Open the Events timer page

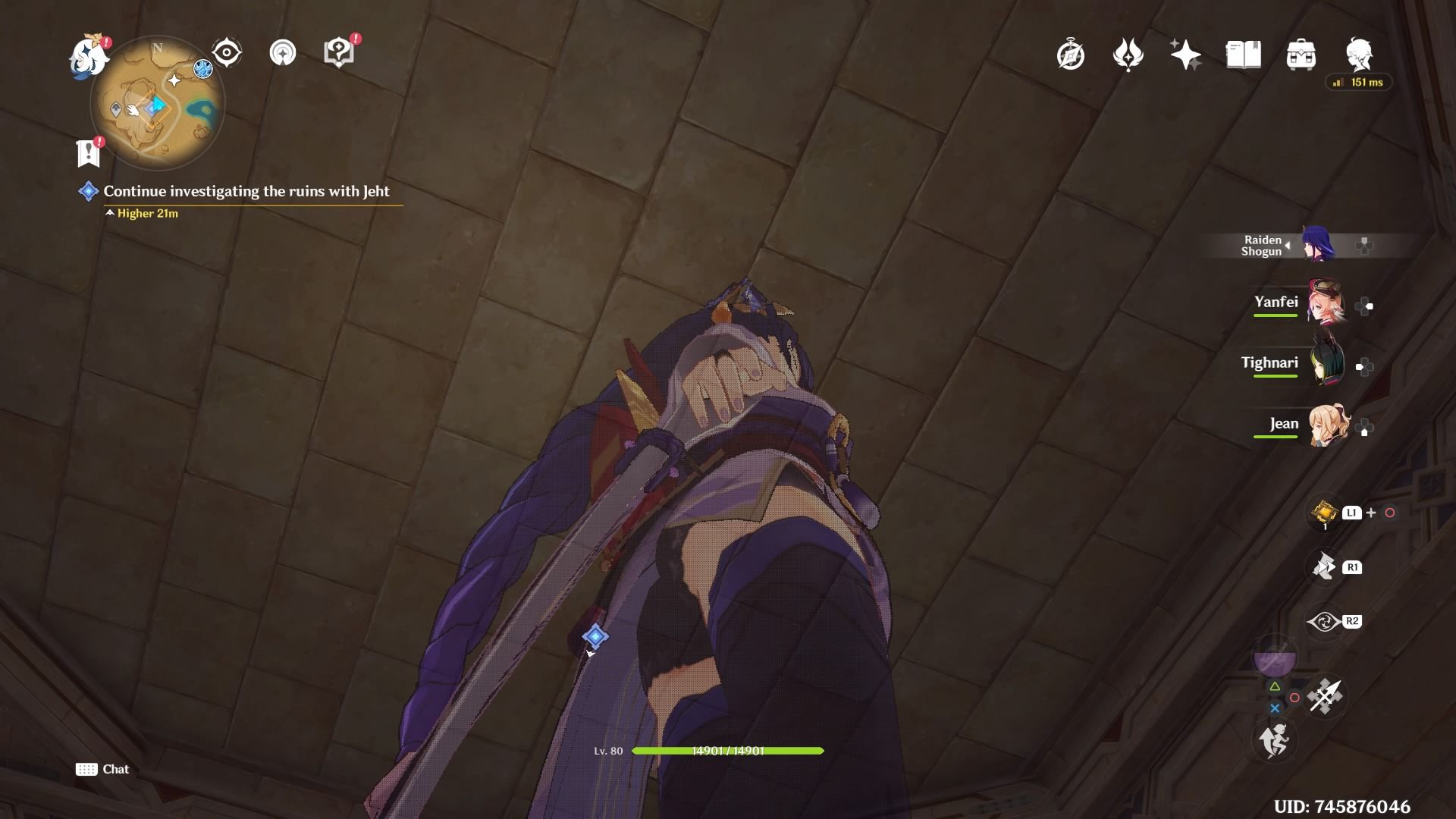[x=1069, y=55]
